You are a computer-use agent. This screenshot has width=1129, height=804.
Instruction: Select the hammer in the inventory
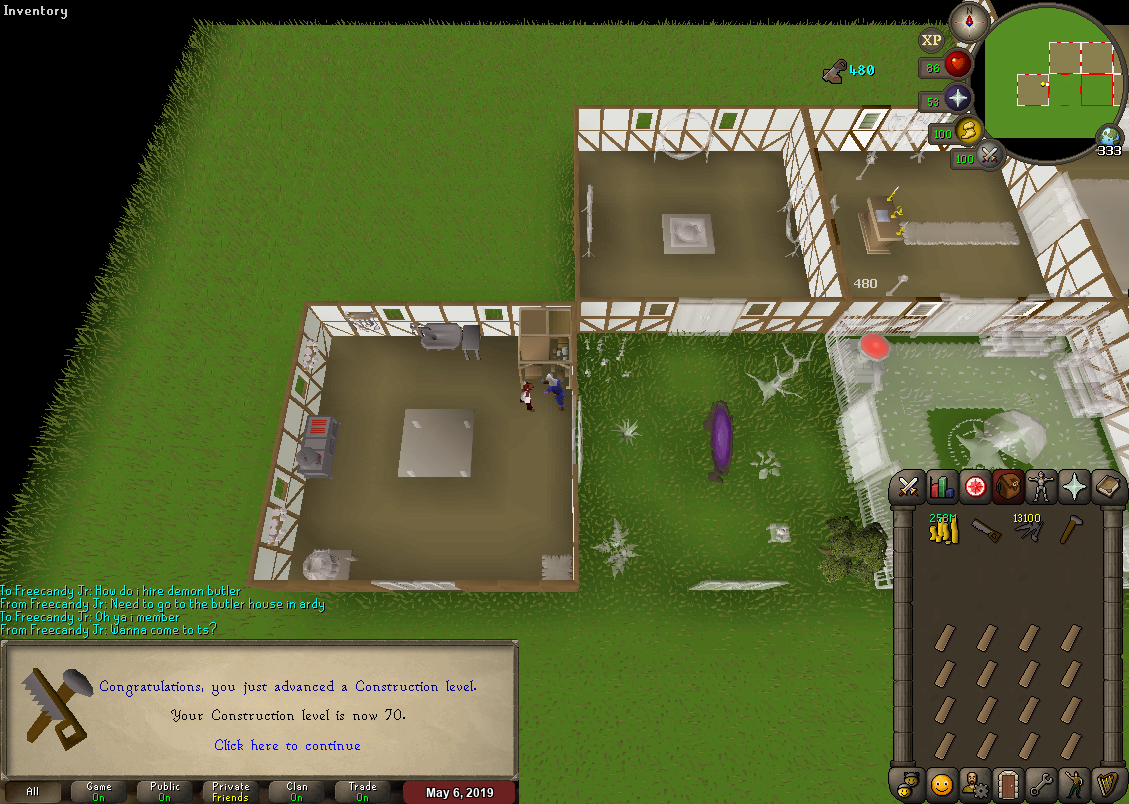pos(1072,530)
